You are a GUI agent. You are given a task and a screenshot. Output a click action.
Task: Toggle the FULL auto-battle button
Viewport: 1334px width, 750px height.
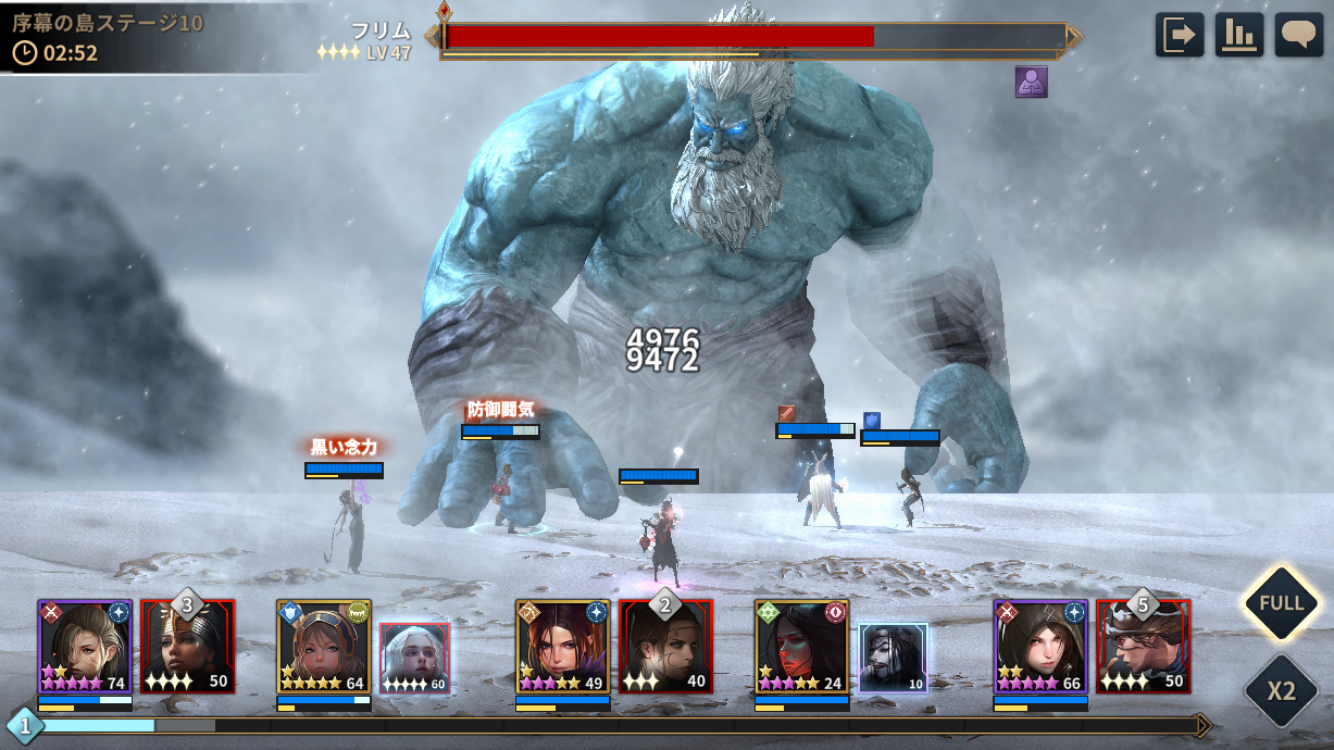pyautogui.click(x=1281, y=603)
